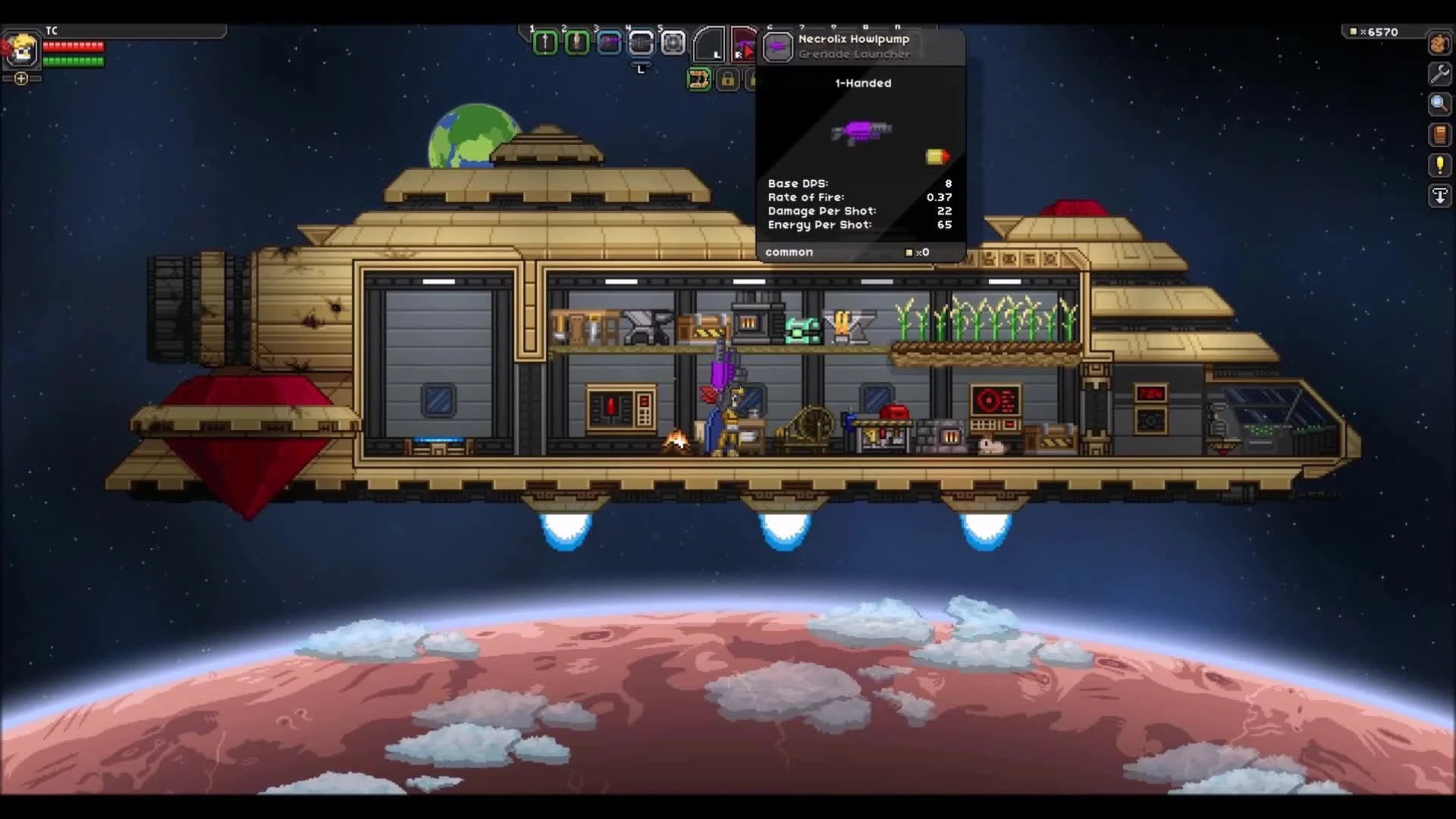Click the plus button below the character portrait
This screenshot has width=1456, height=819.
(20, 77)
